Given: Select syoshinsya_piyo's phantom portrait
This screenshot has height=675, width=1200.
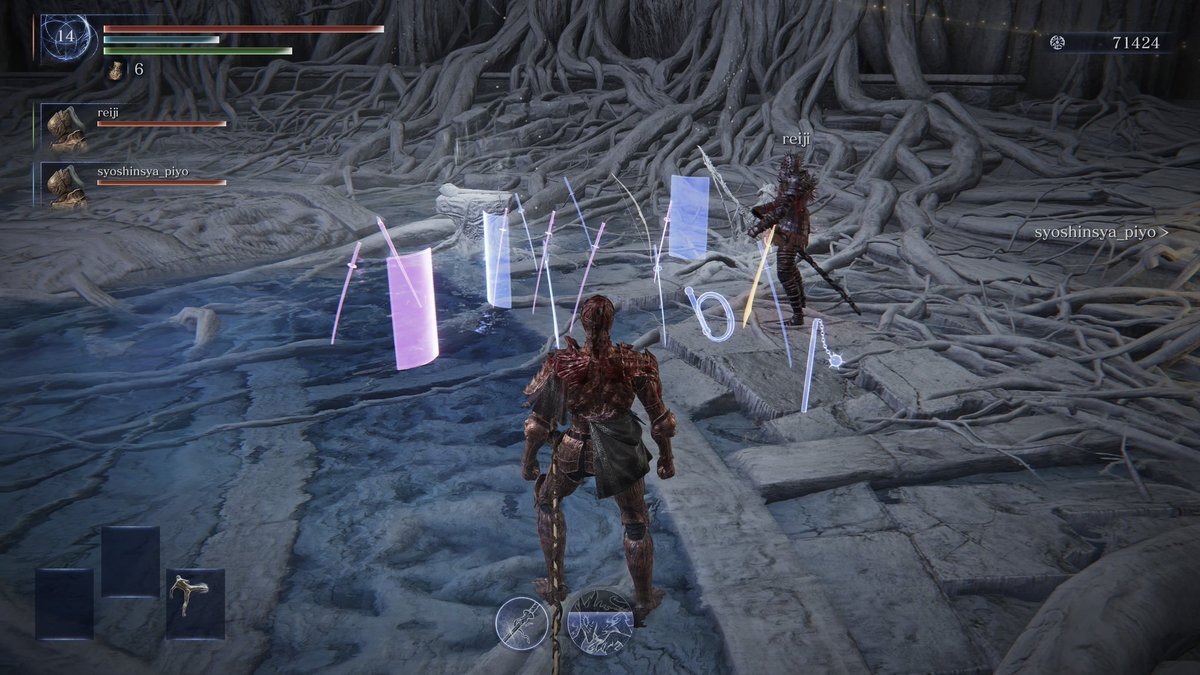Looking at the screenshot, I should click(x=68, y=185).
